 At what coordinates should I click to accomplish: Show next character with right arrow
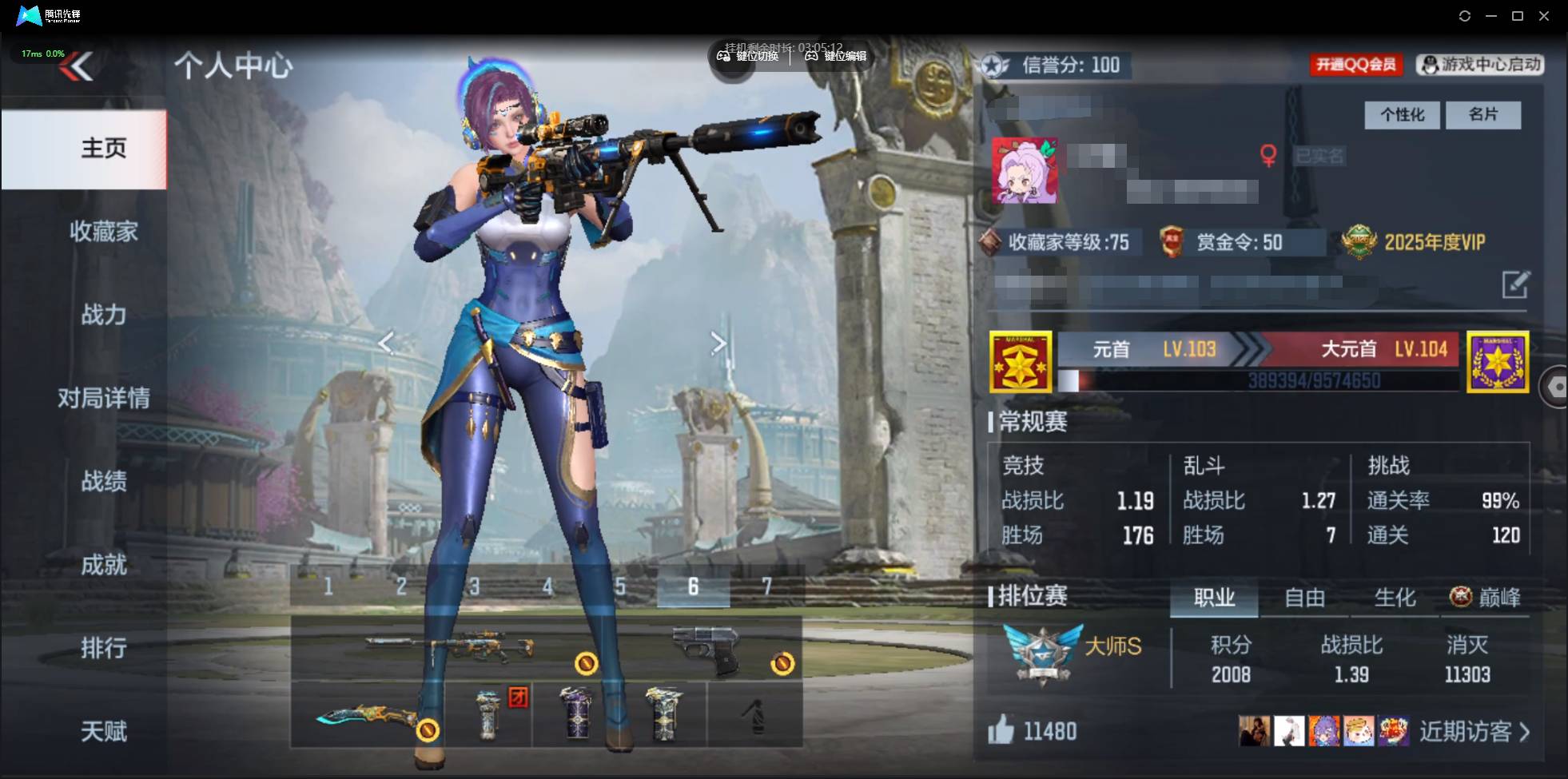tap(718, 344)
